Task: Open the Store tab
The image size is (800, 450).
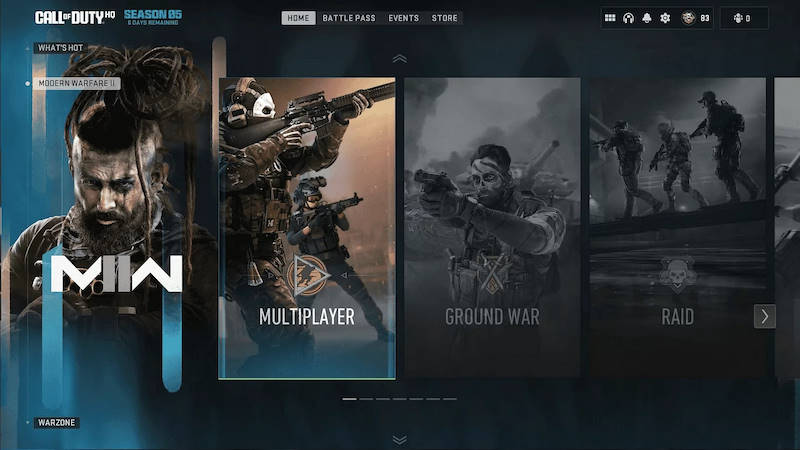Action: [444, 18]
